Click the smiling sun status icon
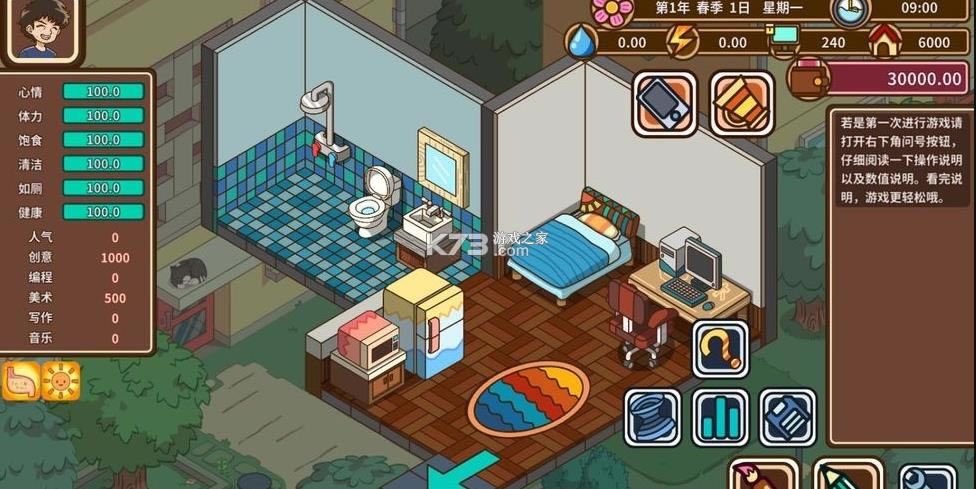The width and height of the screenshot is (976, 489). click(60, 381)
